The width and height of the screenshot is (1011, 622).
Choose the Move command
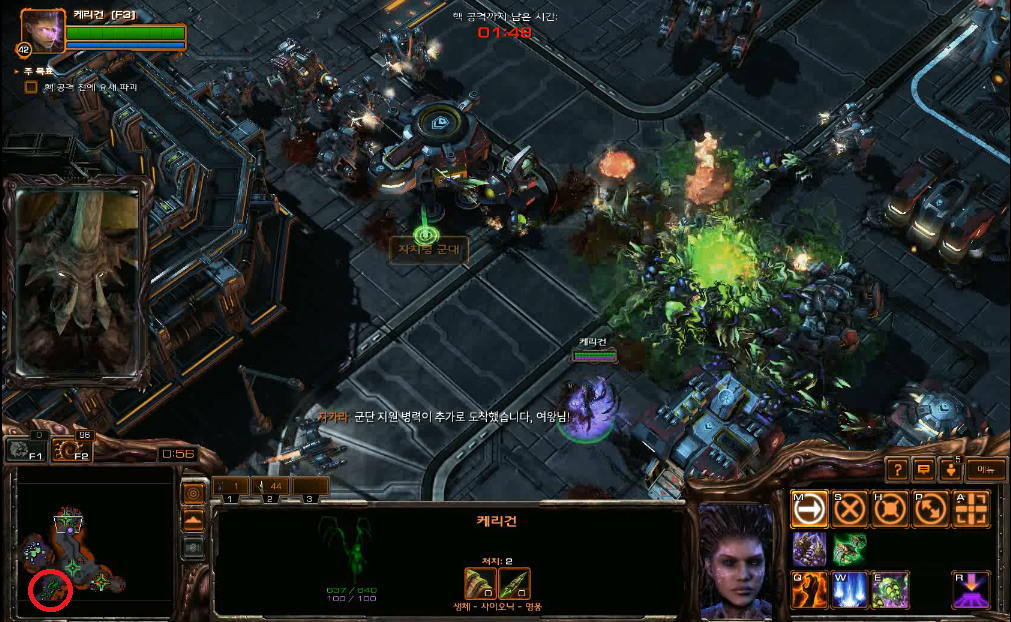809,509
